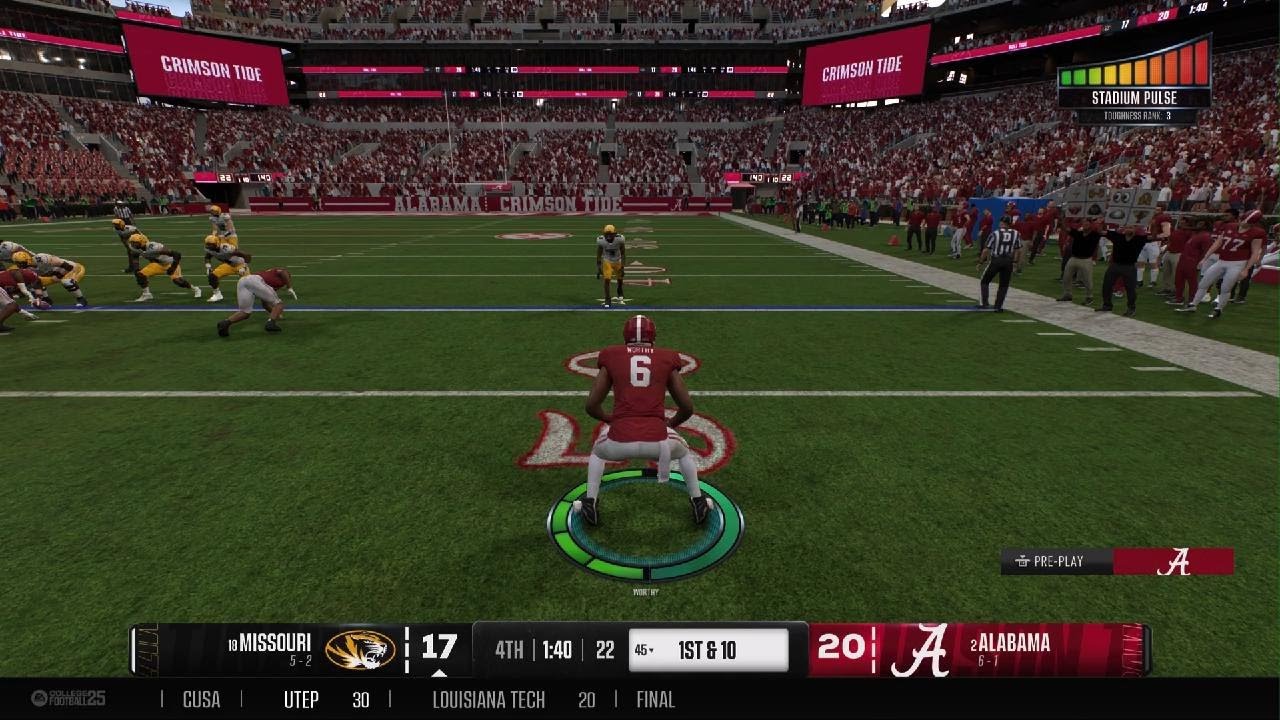Open the Pre-Play menu panel
The height and width of the screenshot is (720, 1280).
[1057, 561]
